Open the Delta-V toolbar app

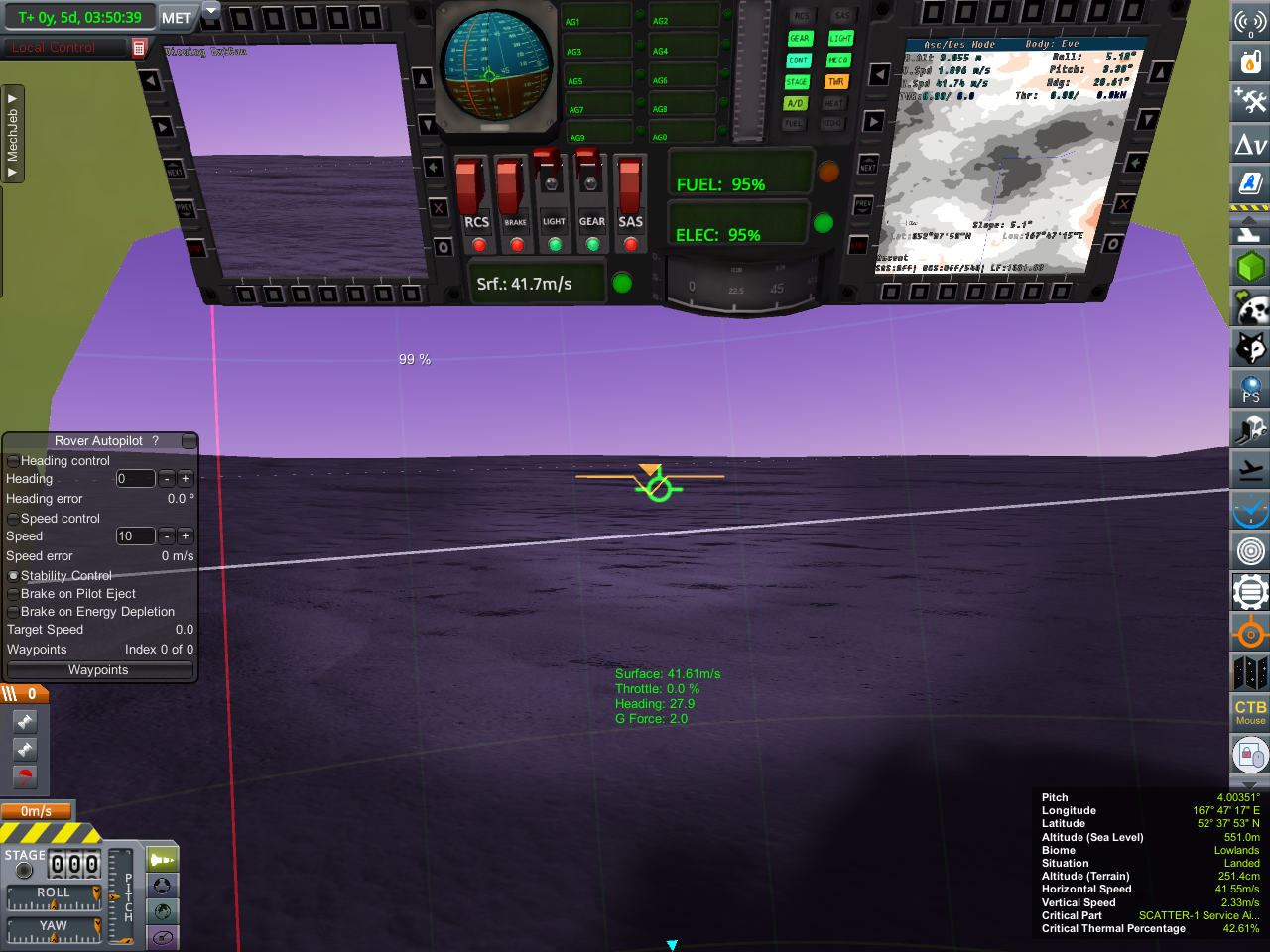point(1250,145)
